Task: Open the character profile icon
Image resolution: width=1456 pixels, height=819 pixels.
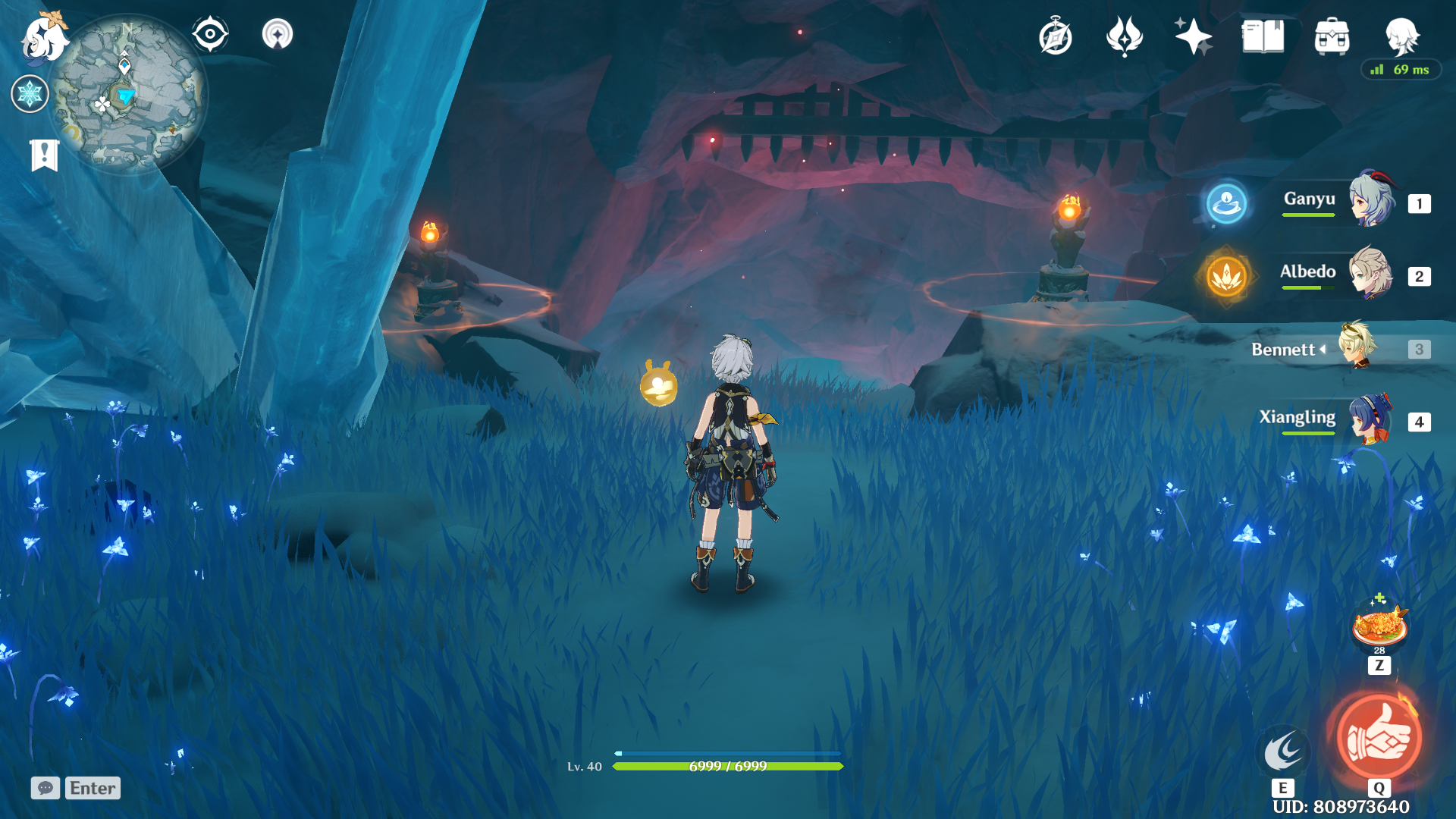Action: (x=1401, y=36)
